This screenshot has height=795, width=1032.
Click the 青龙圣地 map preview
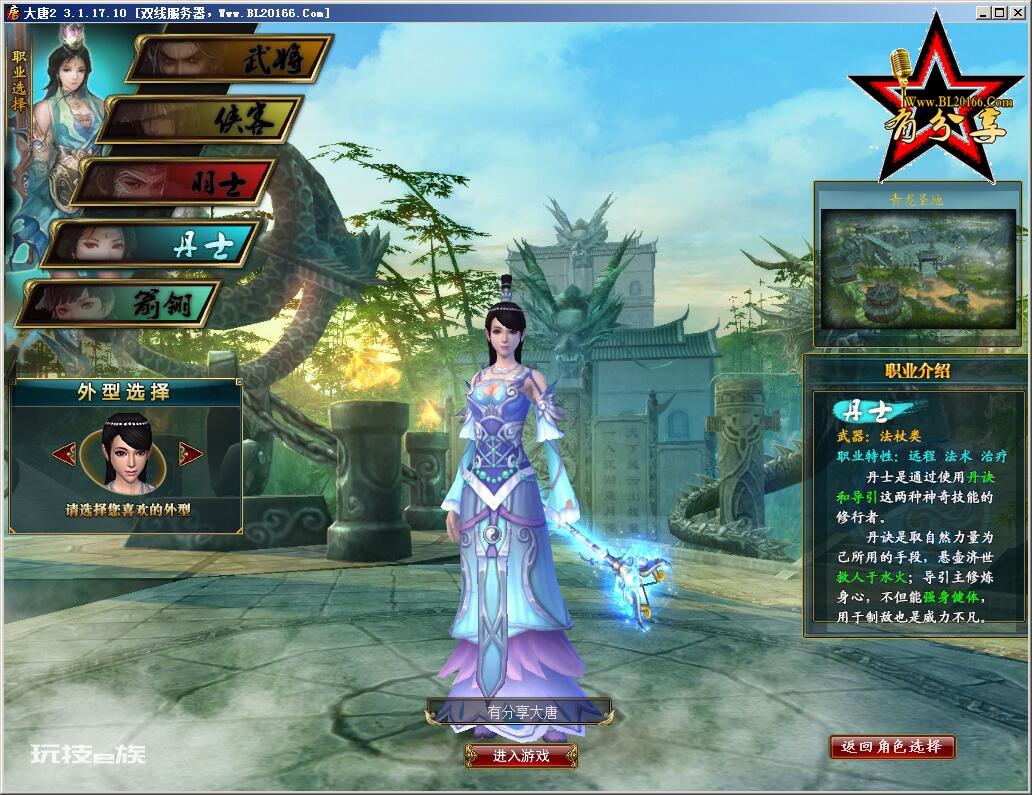(x=918, y=268)
